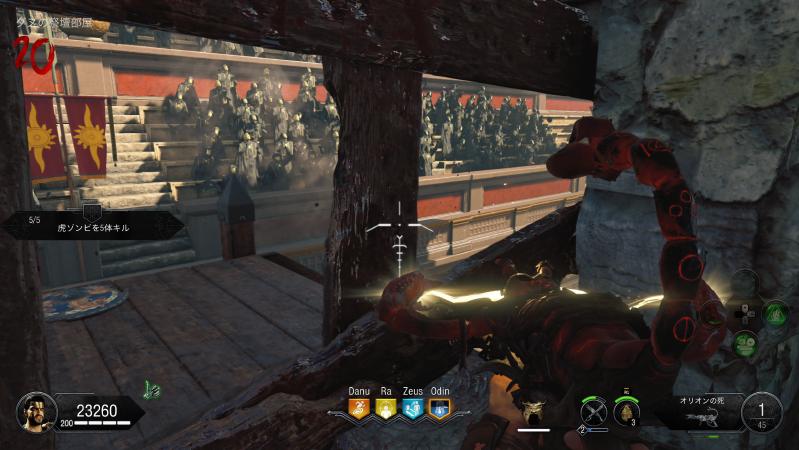Image resolution: width=799 pixels, height=450 pixels.
Task: Activate the special weapon icon with blue bar
Action: pyautogui.click(x=594, y=411)
